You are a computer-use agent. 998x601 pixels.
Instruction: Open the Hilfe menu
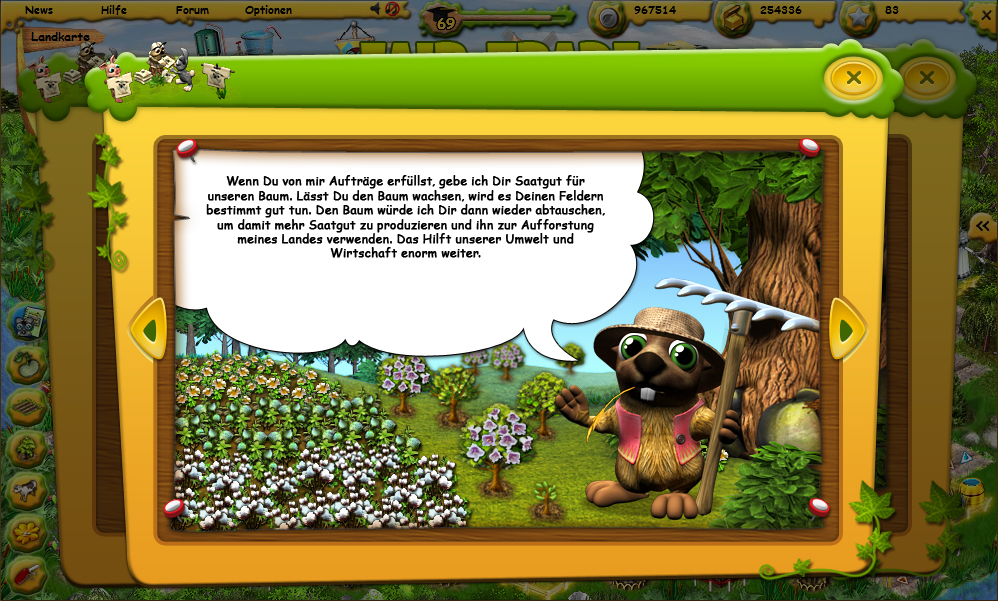[114, 10]
